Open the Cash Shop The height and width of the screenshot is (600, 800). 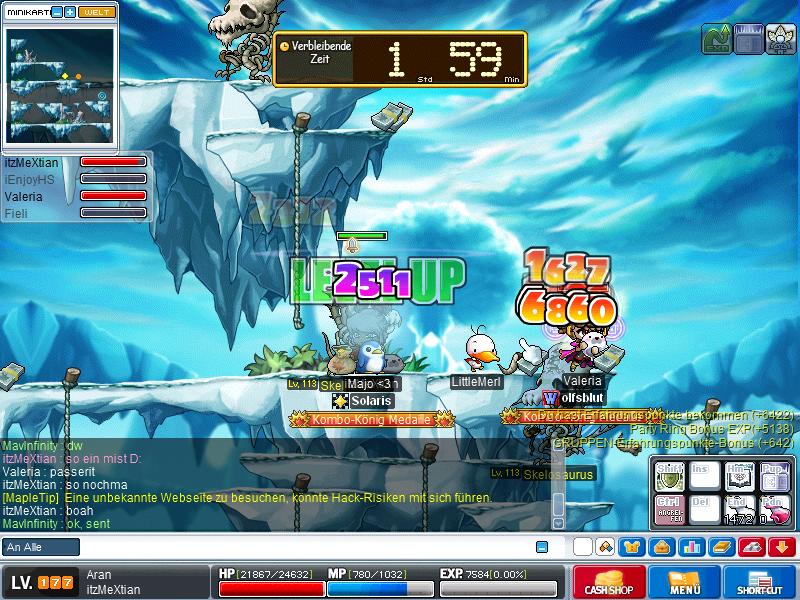[x=609, y=583]
